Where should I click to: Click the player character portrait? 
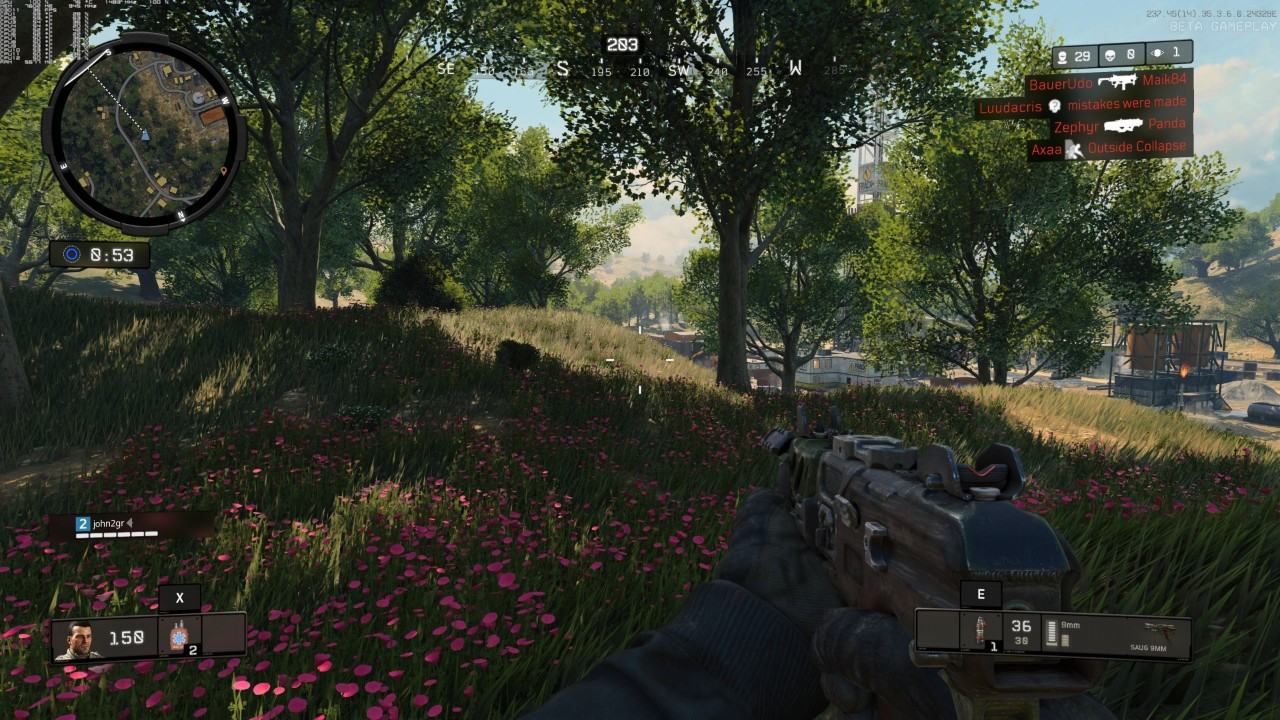(x=78, y=638)
